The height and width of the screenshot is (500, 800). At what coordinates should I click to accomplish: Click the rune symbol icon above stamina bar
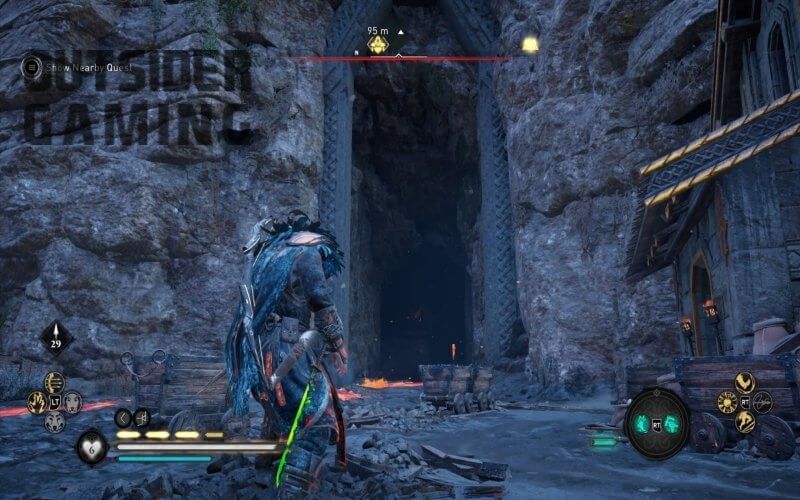142,418
